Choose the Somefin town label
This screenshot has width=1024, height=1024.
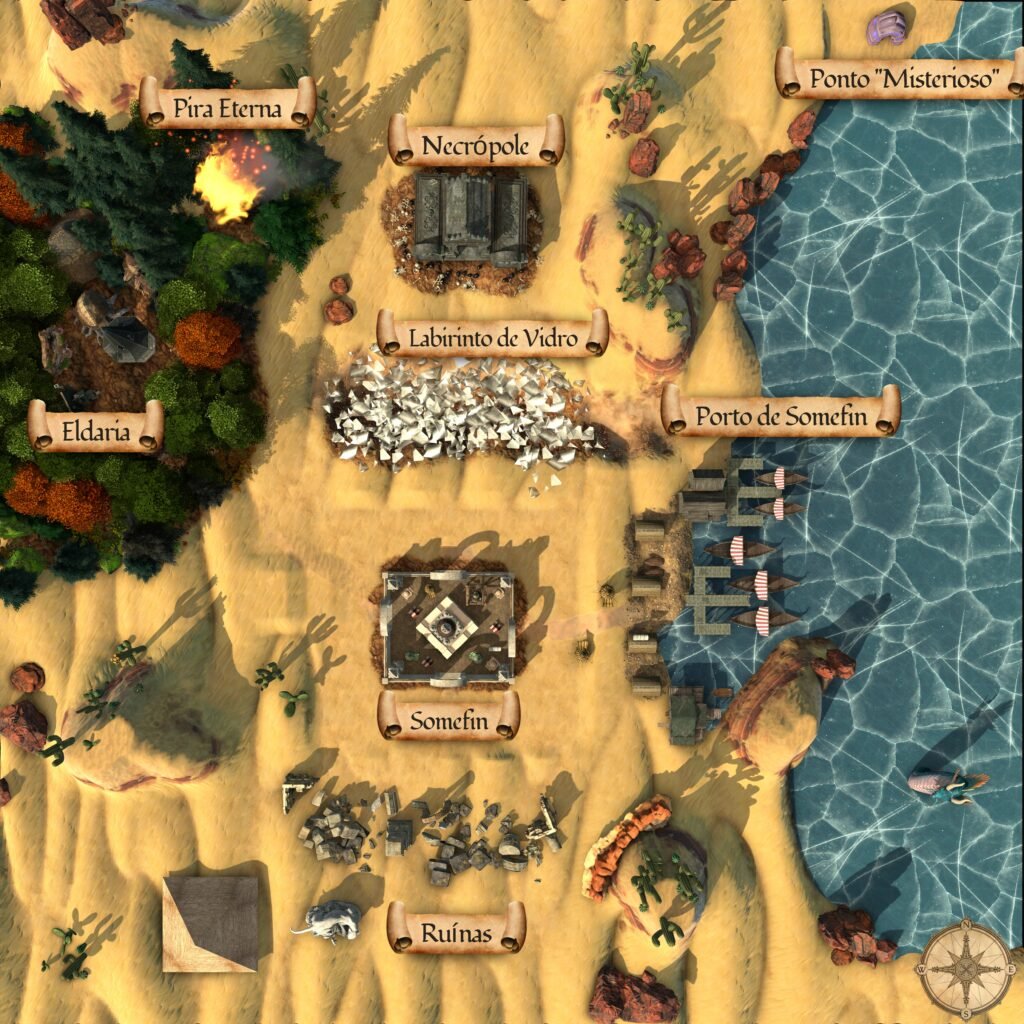pyautogui.click(x=449, y=716)
